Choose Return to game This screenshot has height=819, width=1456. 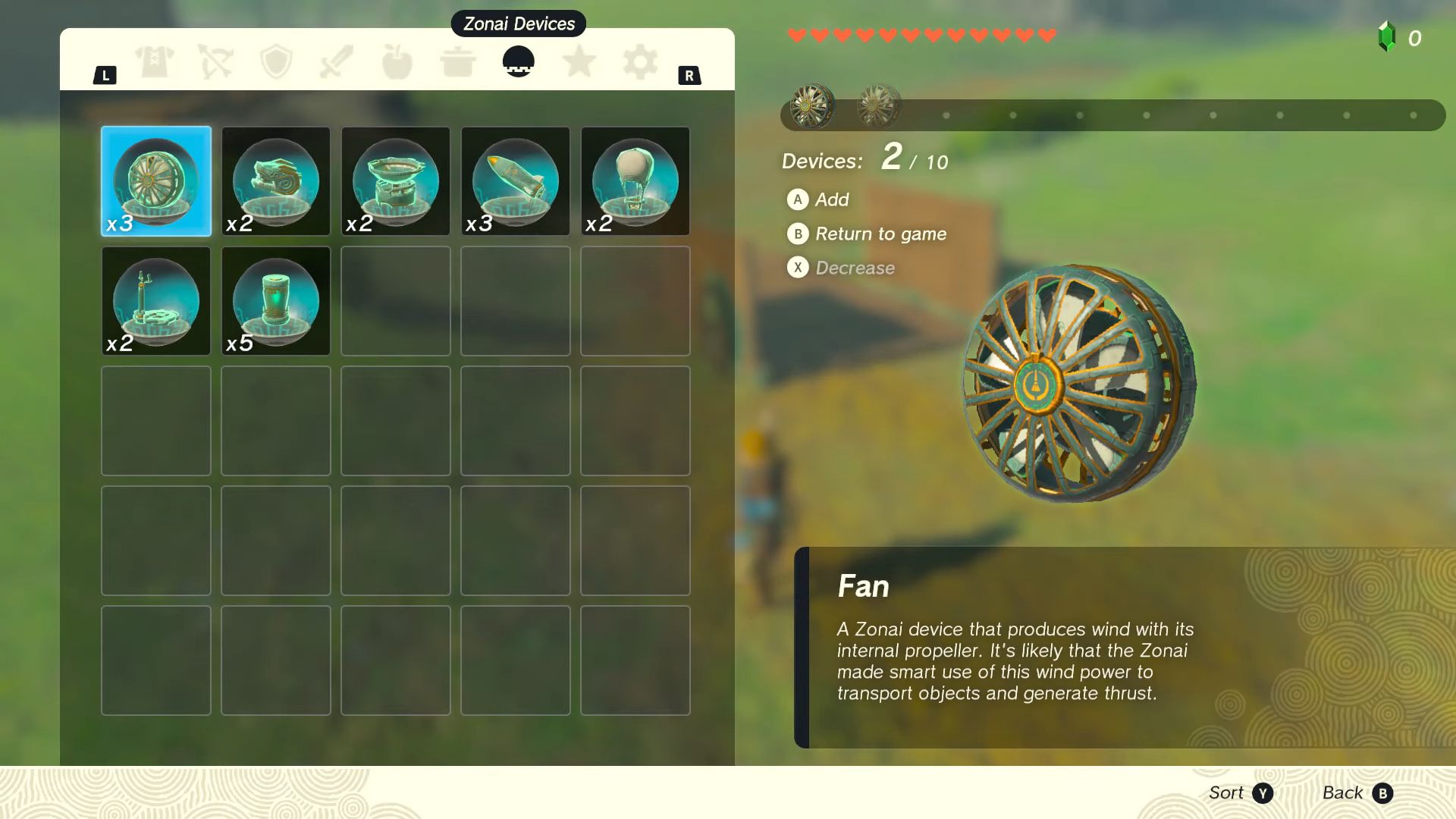point(868,234)
